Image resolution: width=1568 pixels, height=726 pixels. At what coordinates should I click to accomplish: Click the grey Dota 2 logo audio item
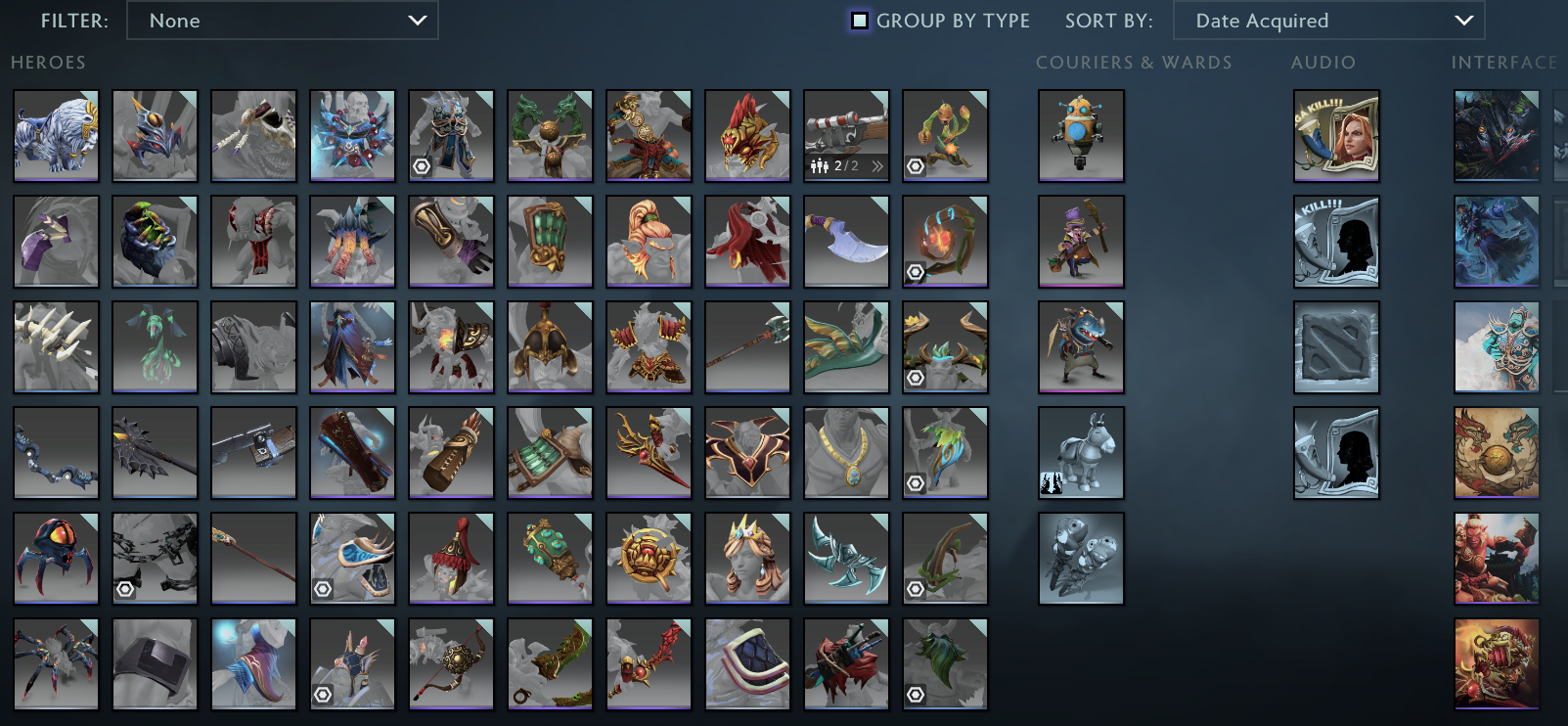[1336, 346]
